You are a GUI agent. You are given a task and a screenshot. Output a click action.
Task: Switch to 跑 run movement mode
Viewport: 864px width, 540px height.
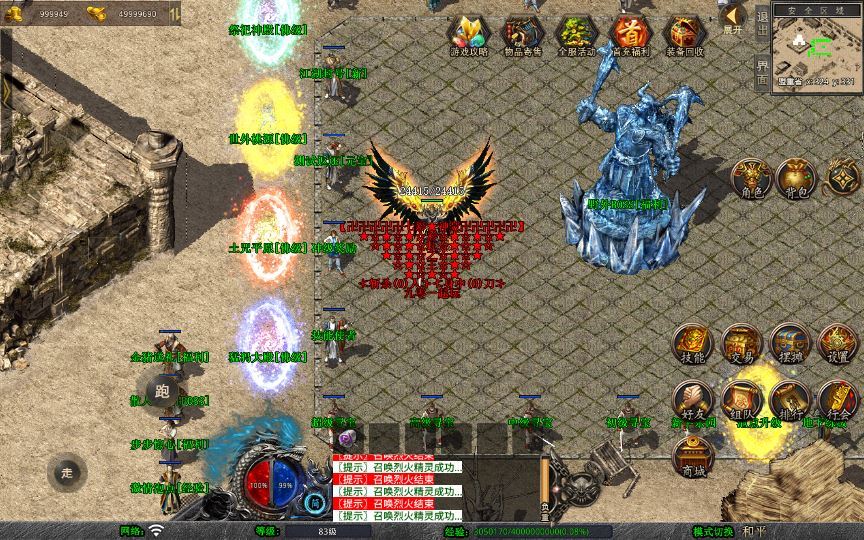coord(163,390)
